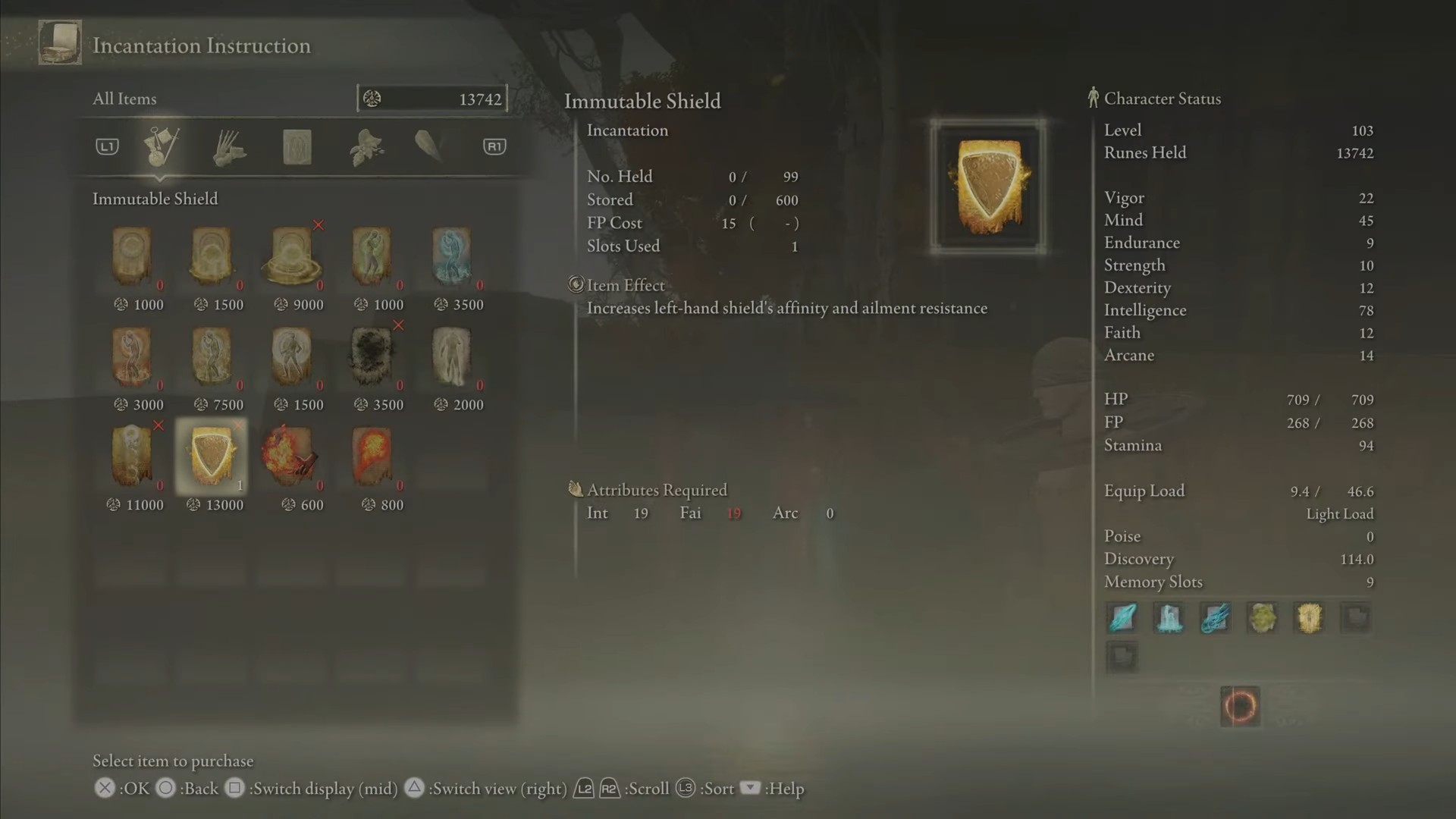Screen dimensions: 1456x819
Task: Open the stone tablet category tab
Action: 297,147
